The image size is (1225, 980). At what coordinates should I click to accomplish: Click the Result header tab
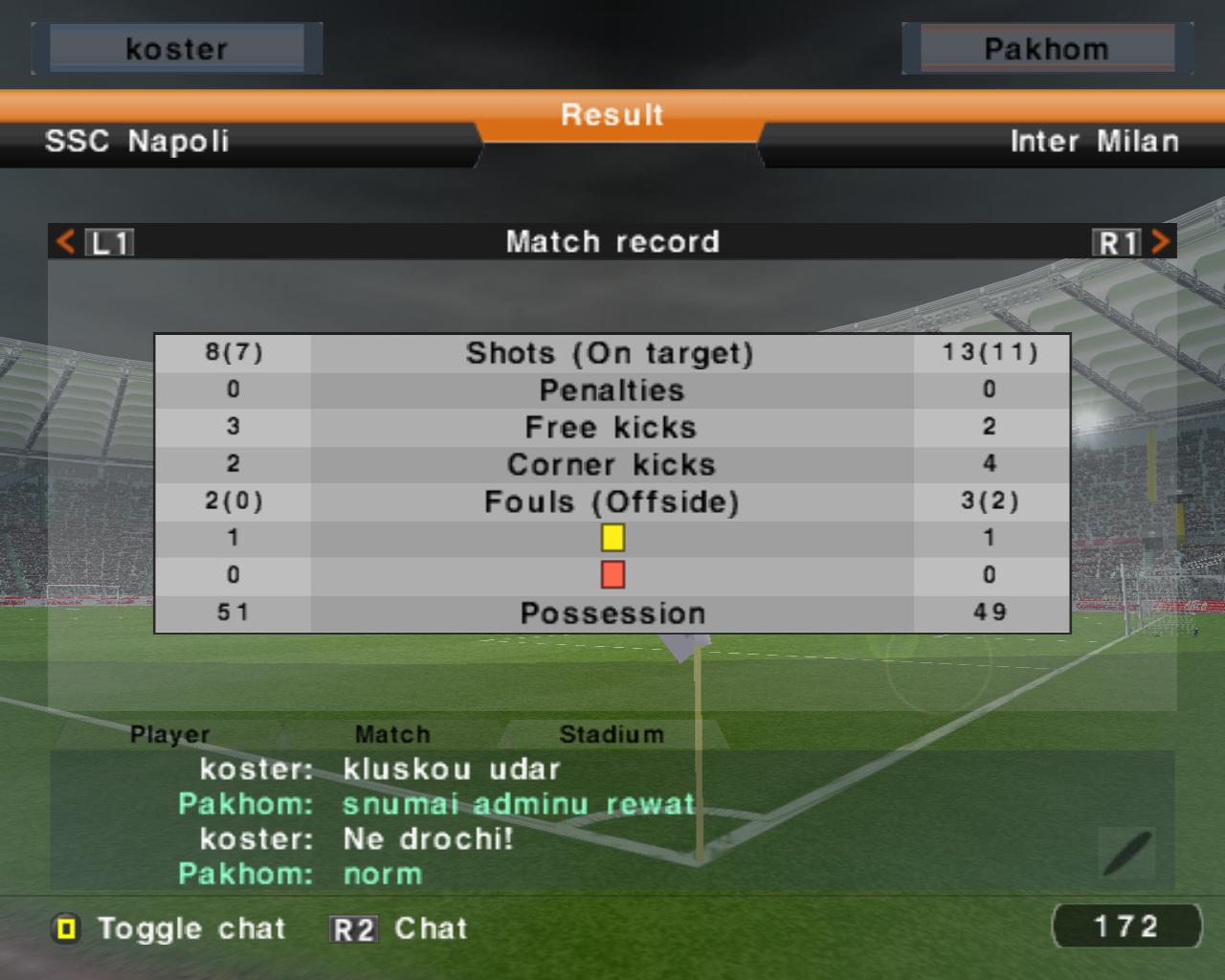612,116
